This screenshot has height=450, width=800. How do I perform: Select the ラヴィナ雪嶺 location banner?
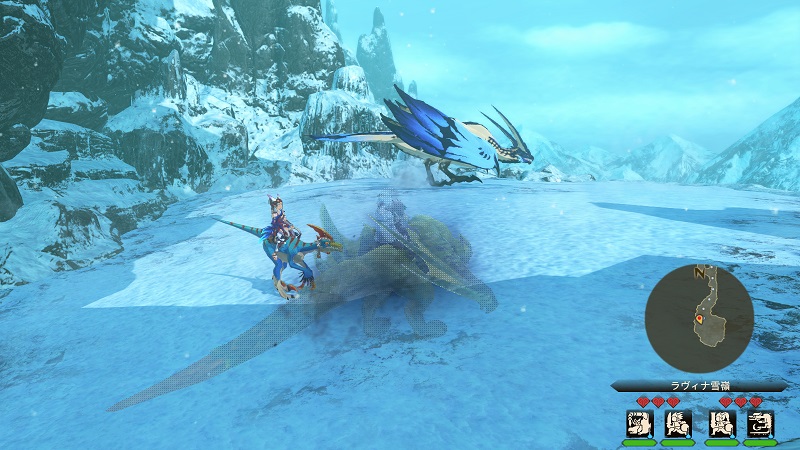[685, 386]
